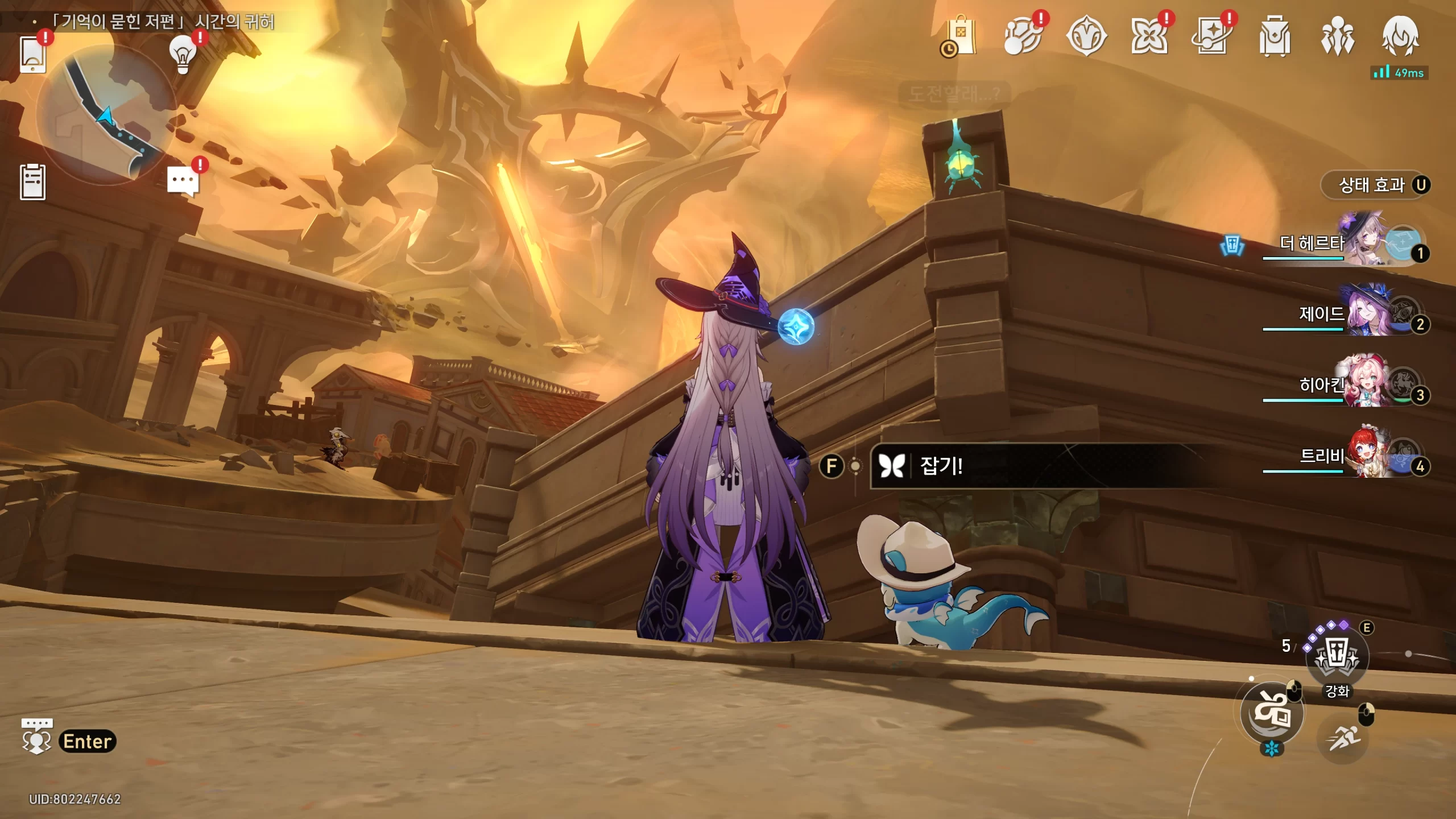Image resolution: width=1456 pixels, height=819 pixels.
Task: Open the shopping bag store icon
Action: [961, 36]
